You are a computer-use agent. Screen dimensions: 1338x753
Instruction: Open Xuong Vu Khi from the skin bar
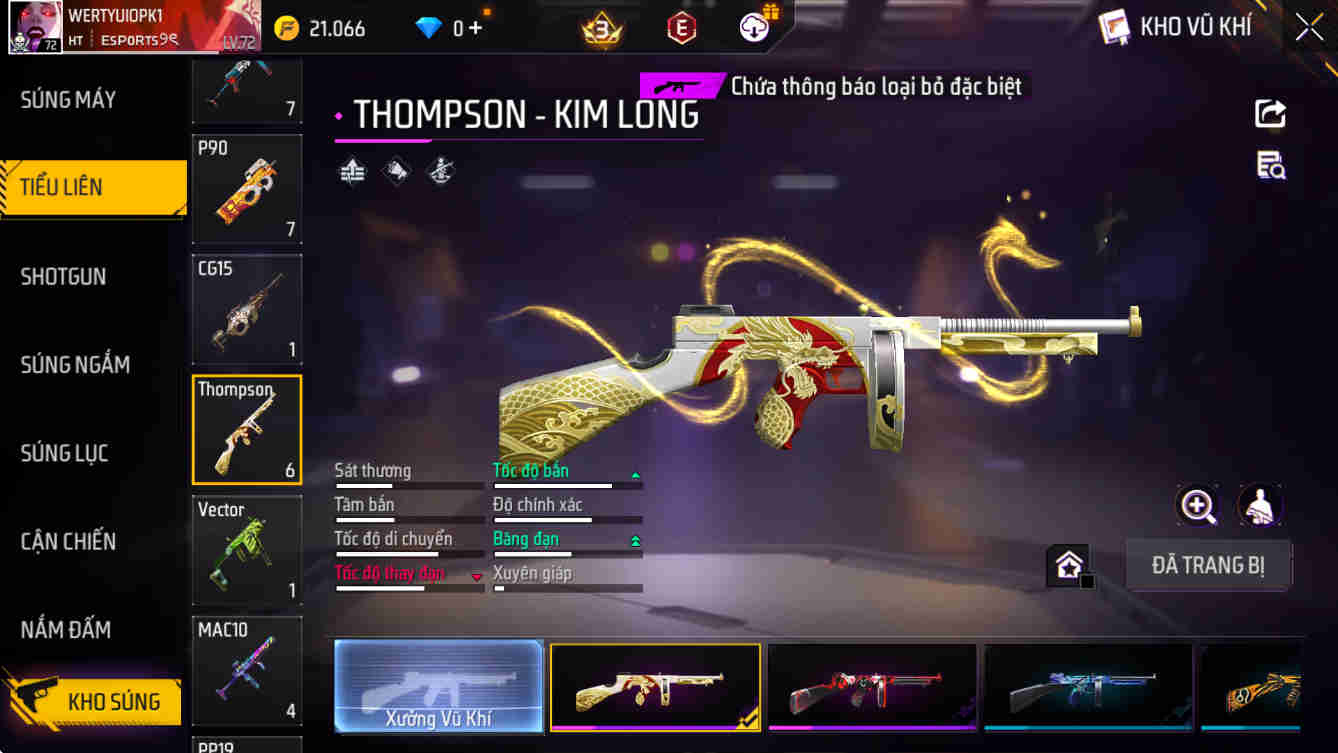(438, 687)
